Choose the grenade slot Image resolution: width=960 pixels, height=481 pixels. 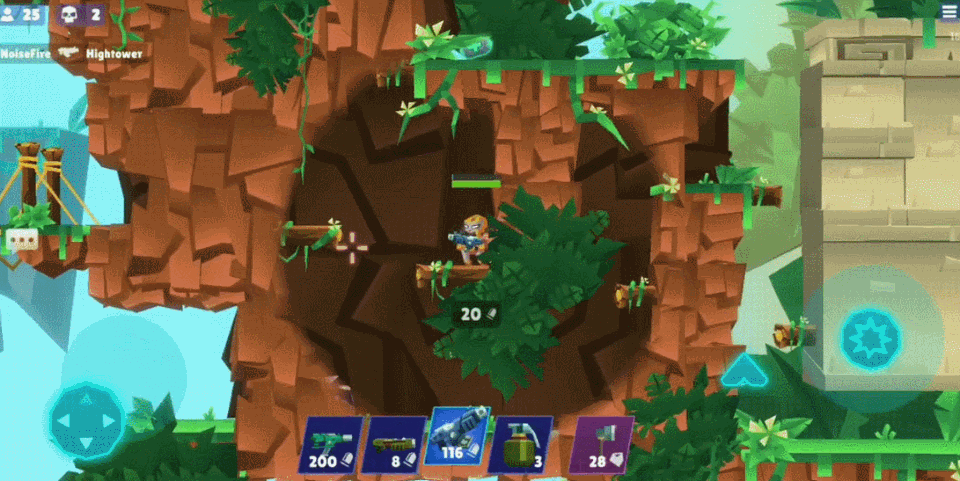point(520,445)
